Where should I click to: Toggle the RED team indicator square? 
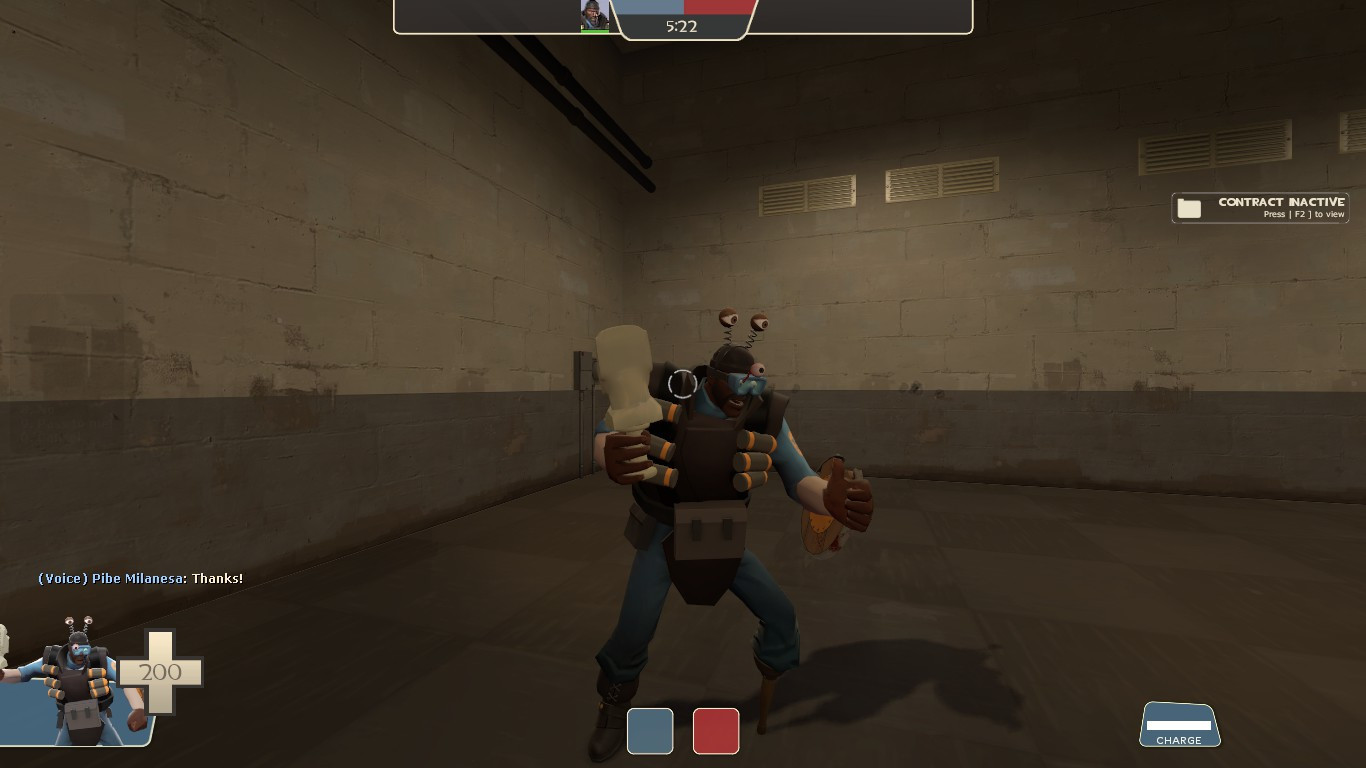point(716,731)
